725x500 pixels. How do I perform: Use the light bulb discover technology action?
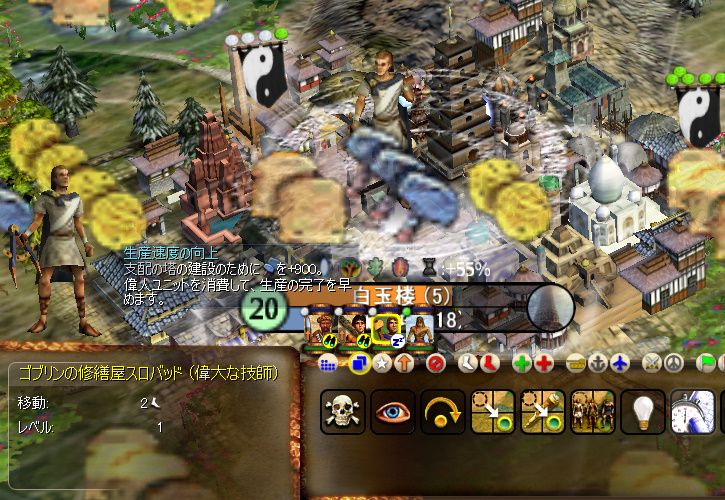click(642, 412)
